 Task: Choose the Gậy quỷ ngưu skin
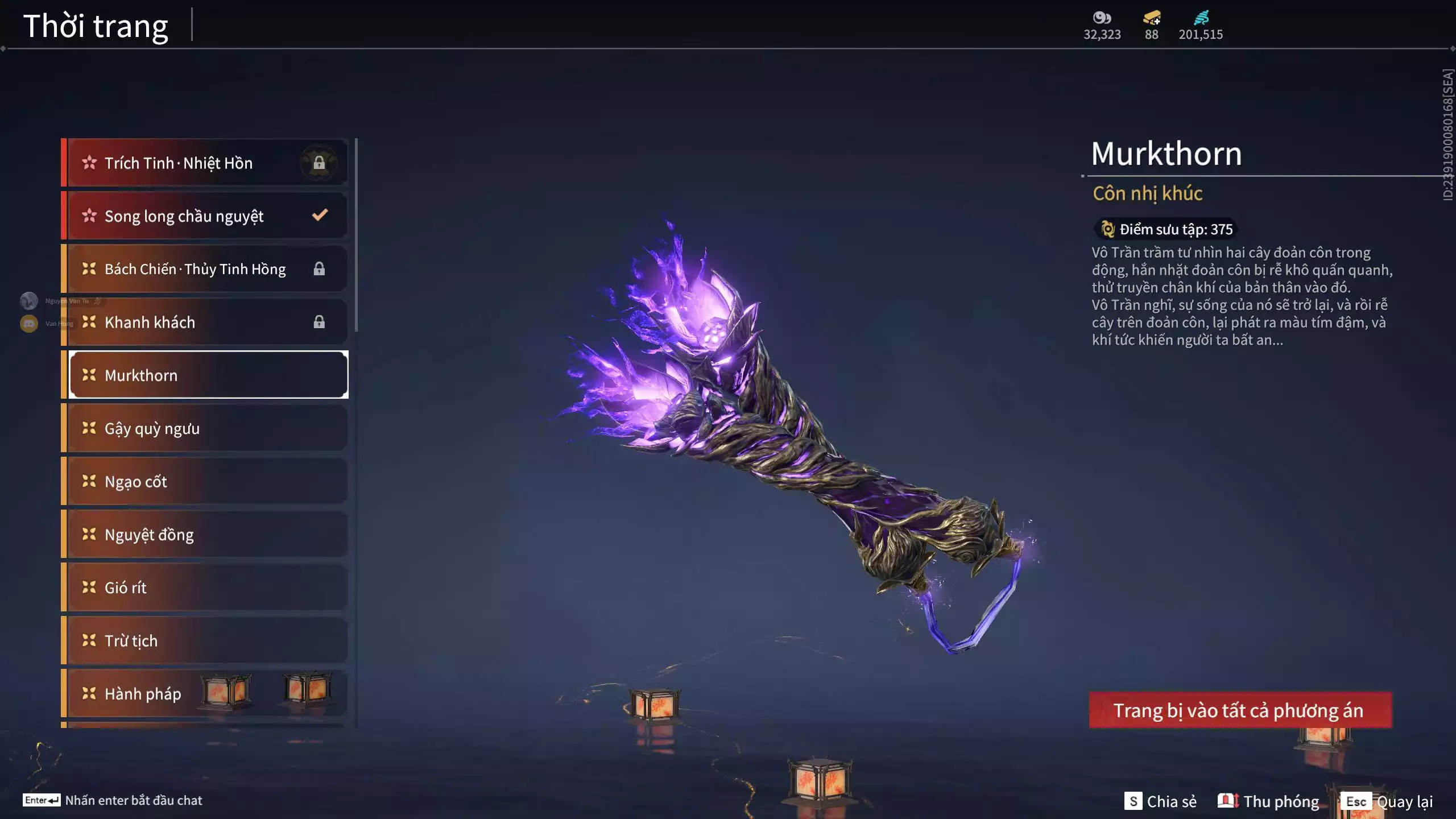tap(205, 428)
